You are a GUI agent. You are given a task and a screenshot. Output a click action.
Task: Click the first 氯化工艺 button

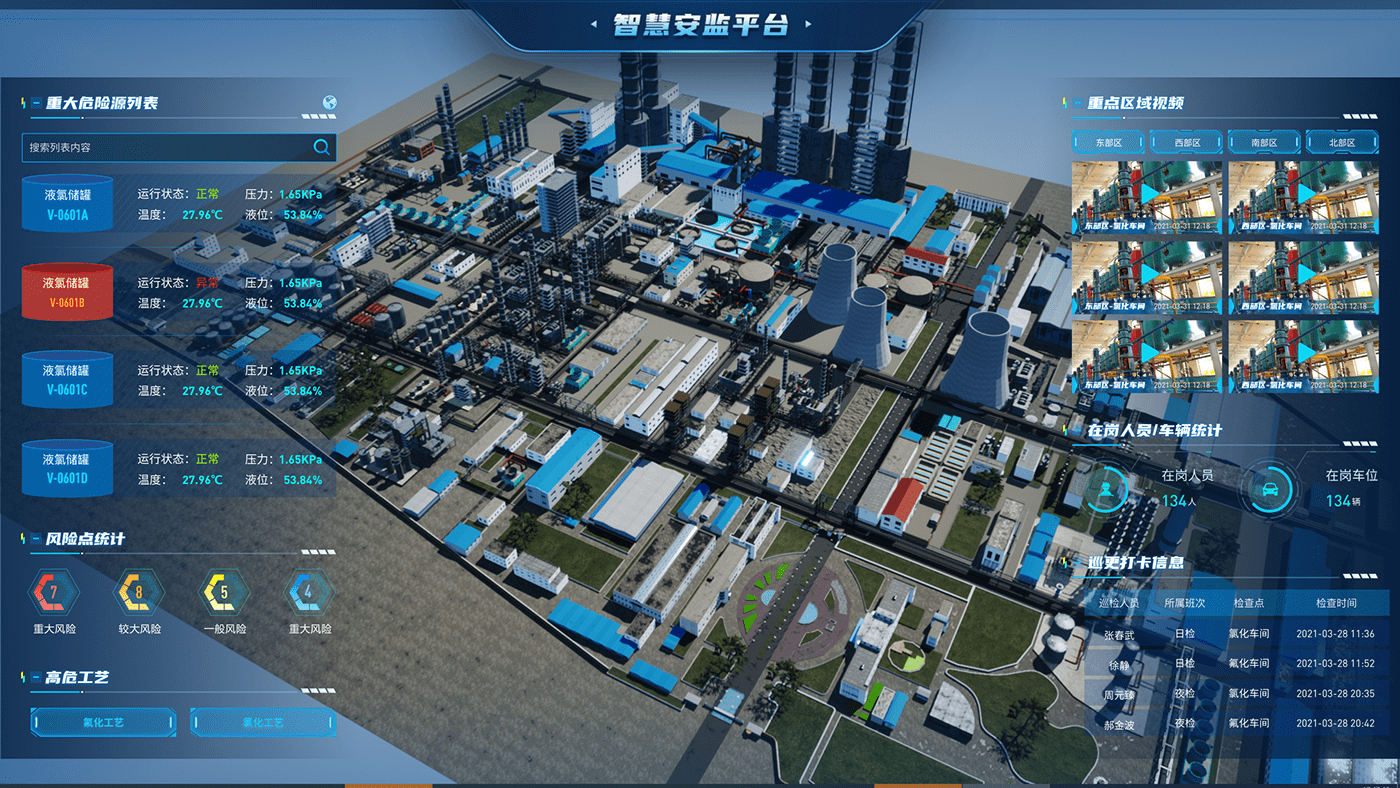[x=103, y=722]
